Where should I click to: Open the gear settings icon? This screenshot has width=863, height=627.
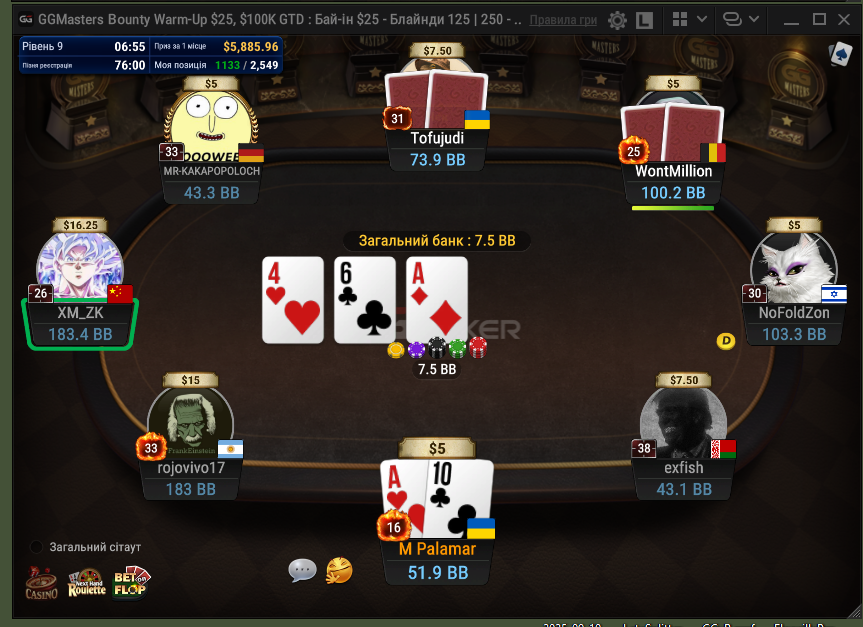(618, 19)
